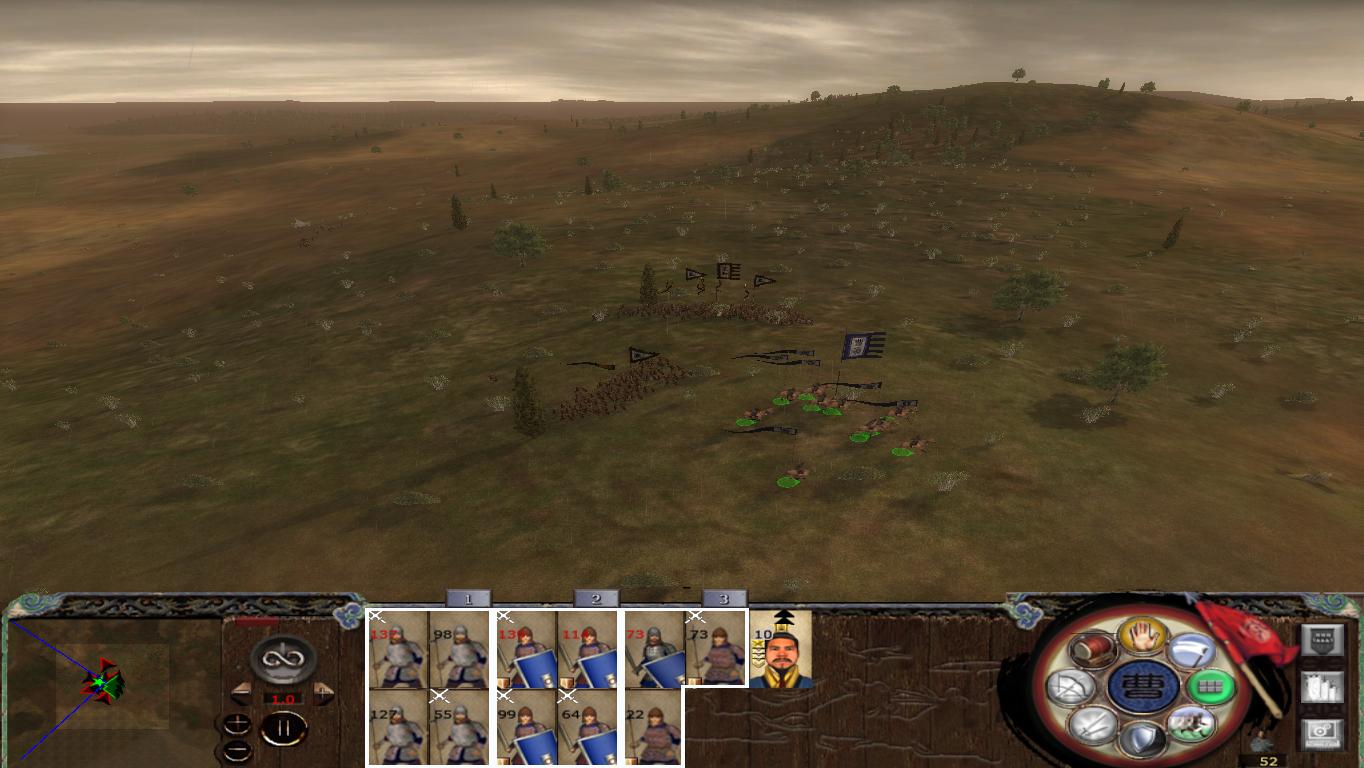Select the general's portrait unit card
The height and width of the screenshot is (768, 1364).
(784, 650)
